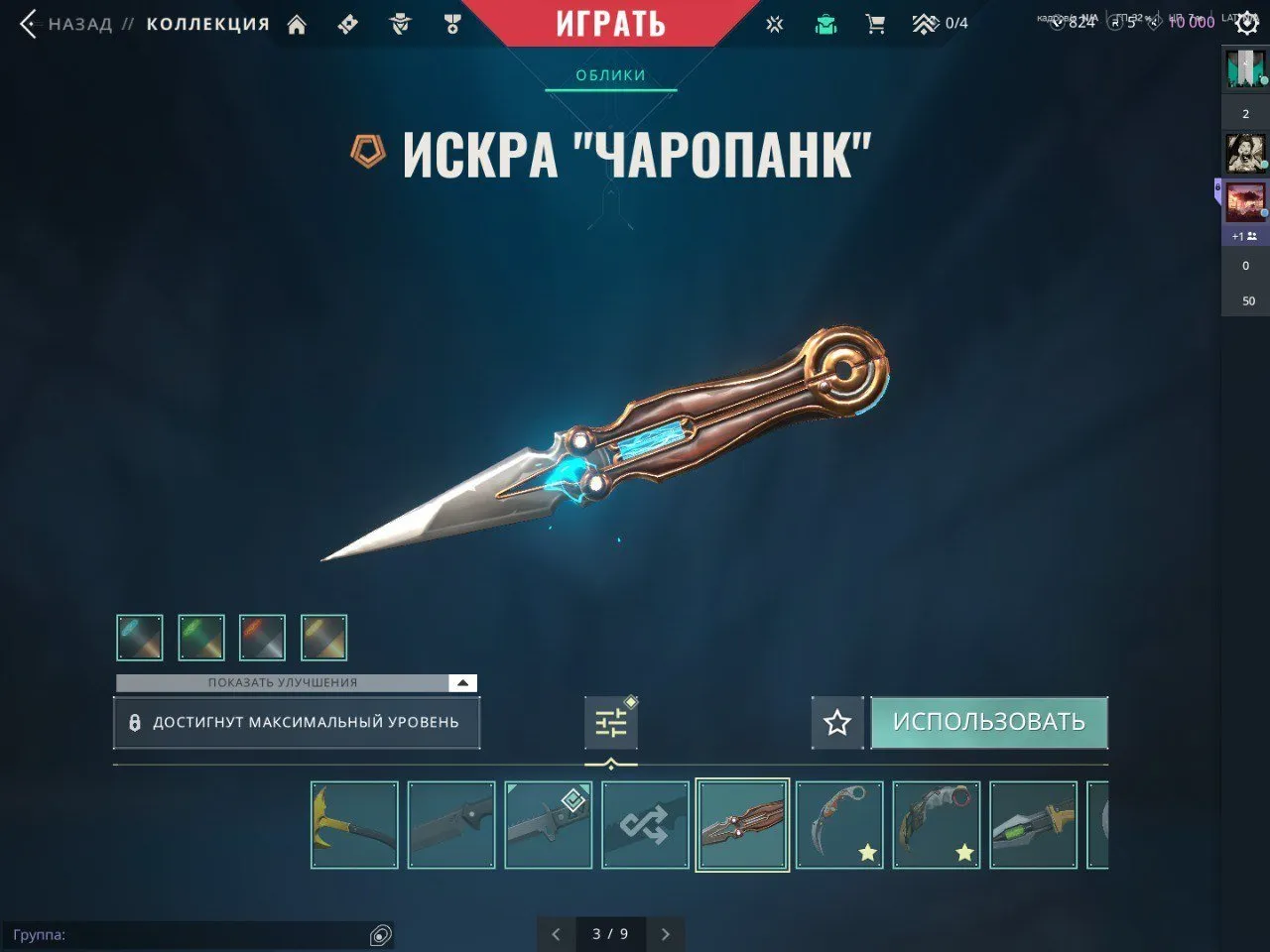Go back with the НАЗАД arrow
The height and width of the screenshot is (952, 1270).
click(26, 23)
